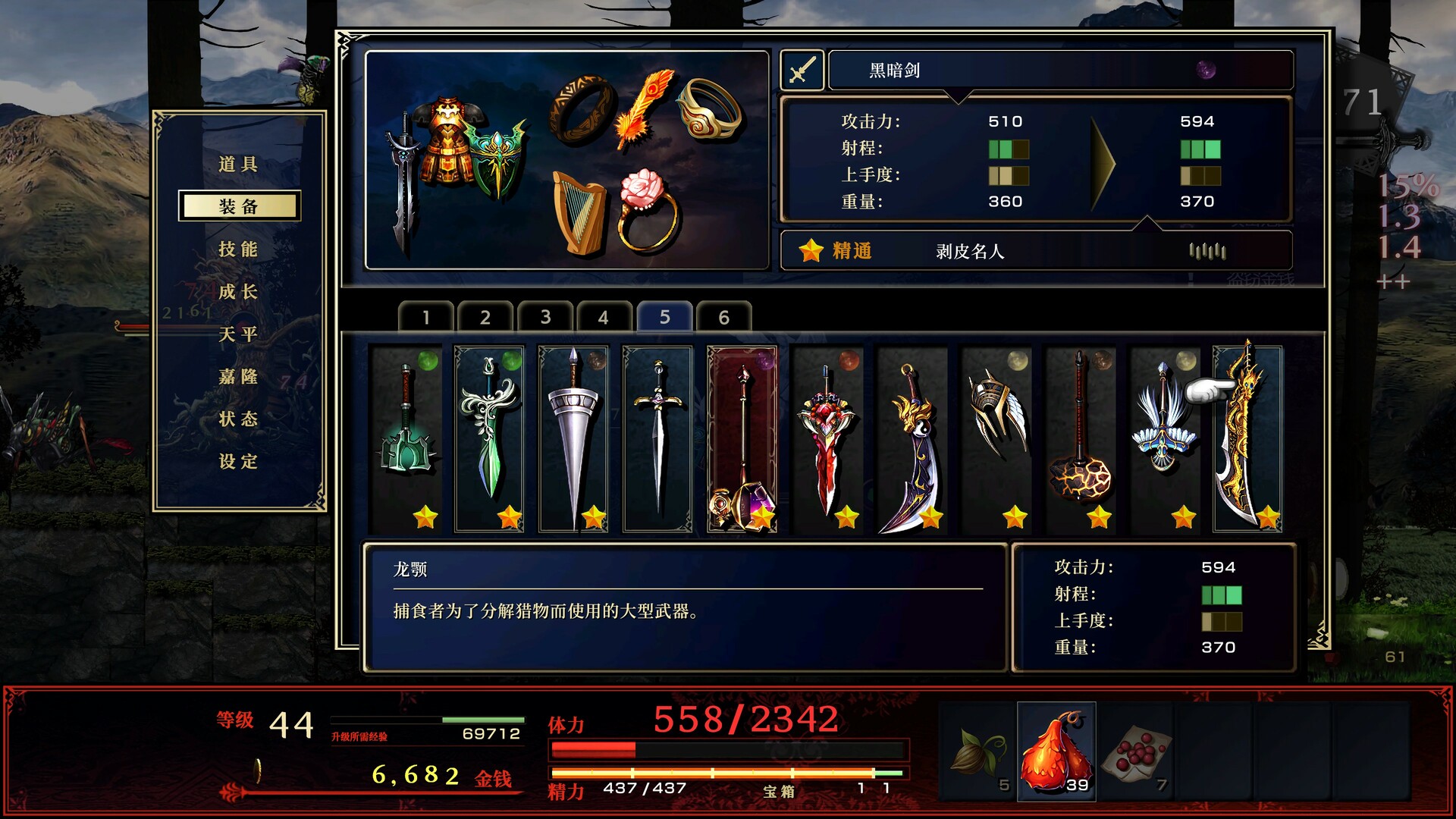The width and height of the screenshot is (1456, 819).
Task: Click the crossed-sword weapon category icon
Action: 802,69
